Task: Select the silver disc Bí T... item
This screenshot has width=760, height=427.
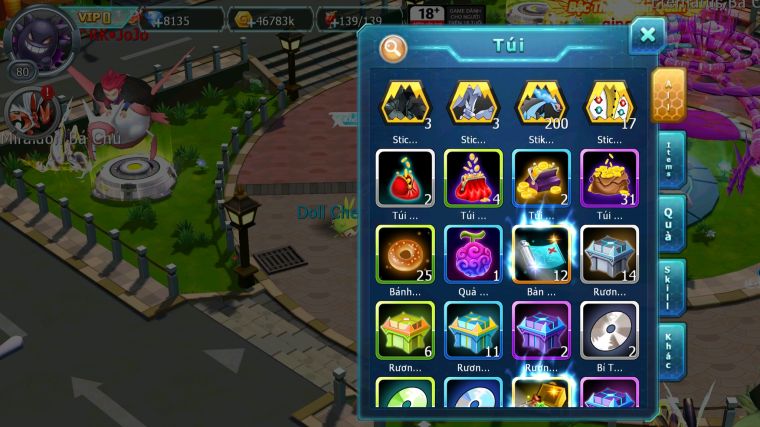Action: coord(609,329)
